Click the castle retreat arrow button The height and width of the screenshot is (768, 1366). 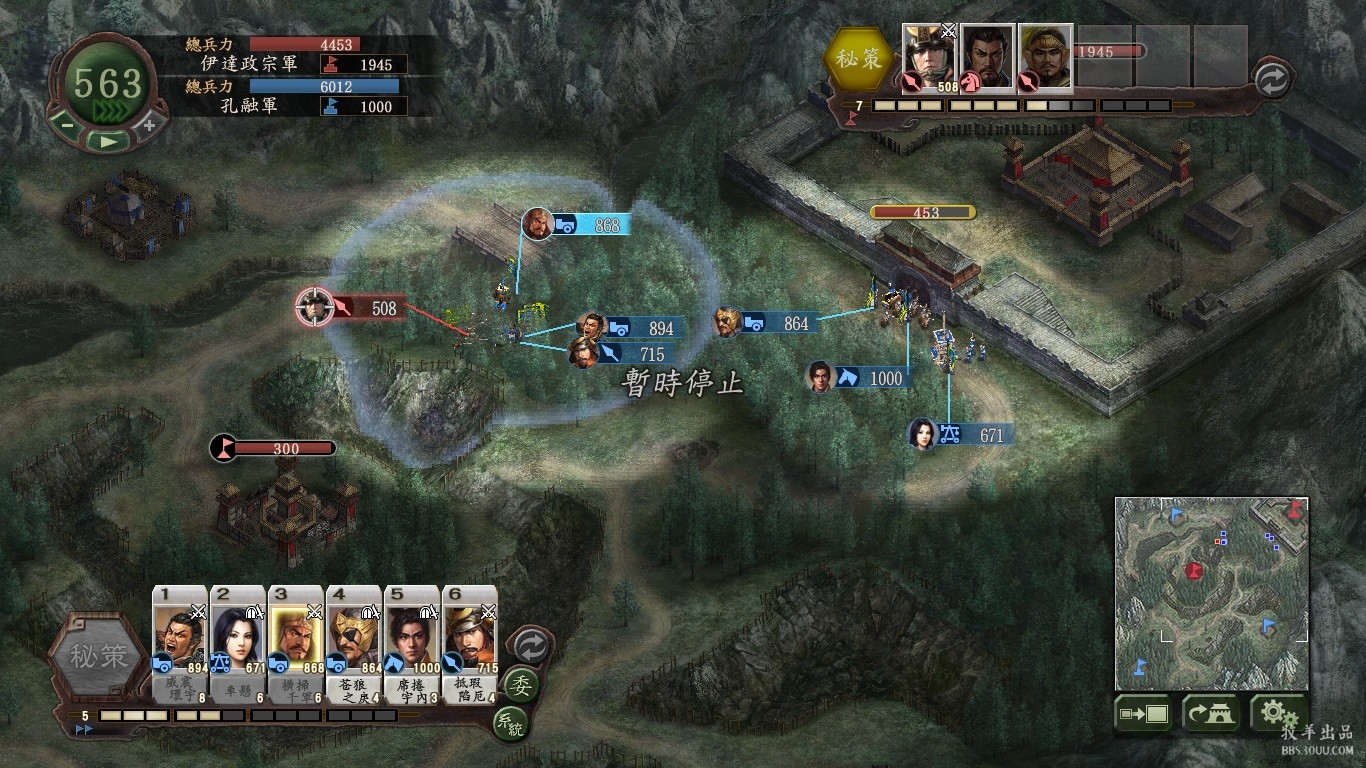tap(1211, 714)
